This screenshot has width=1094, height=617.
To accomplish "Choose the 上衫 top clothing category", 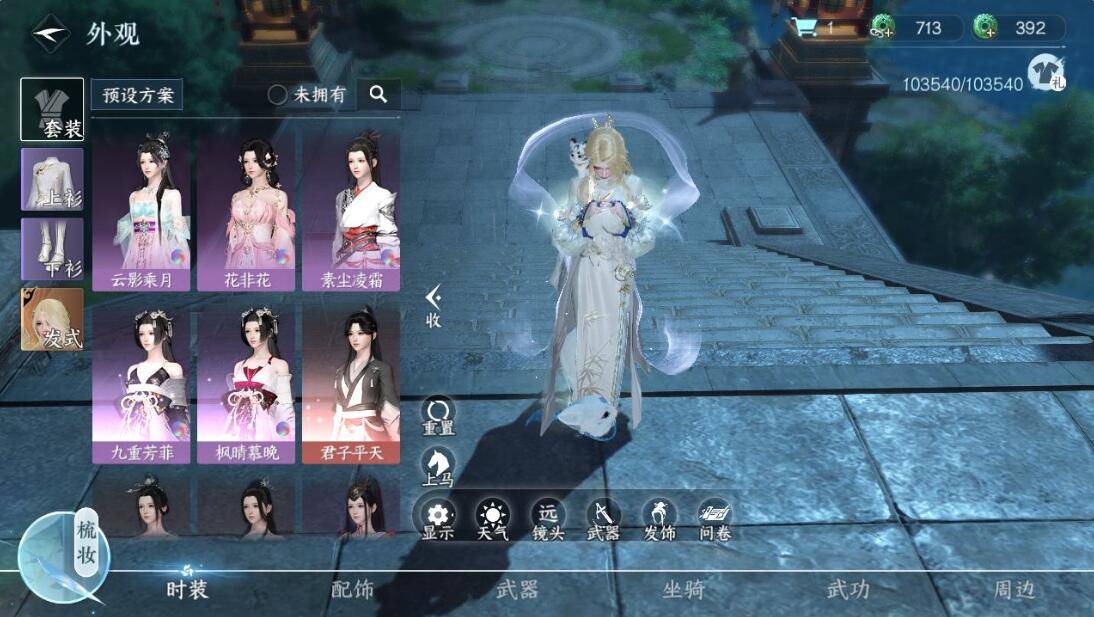I will tap(52, 179).
